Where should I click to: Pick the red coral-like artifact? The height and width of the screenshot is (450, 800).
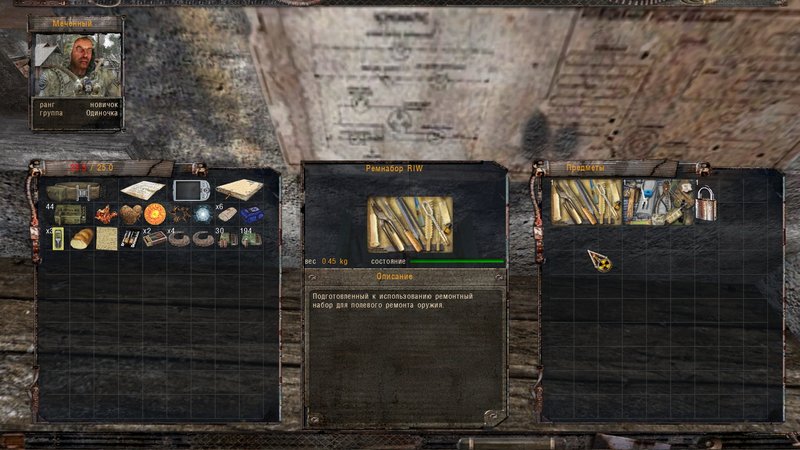pyautogui.click(x=105, y=214)
